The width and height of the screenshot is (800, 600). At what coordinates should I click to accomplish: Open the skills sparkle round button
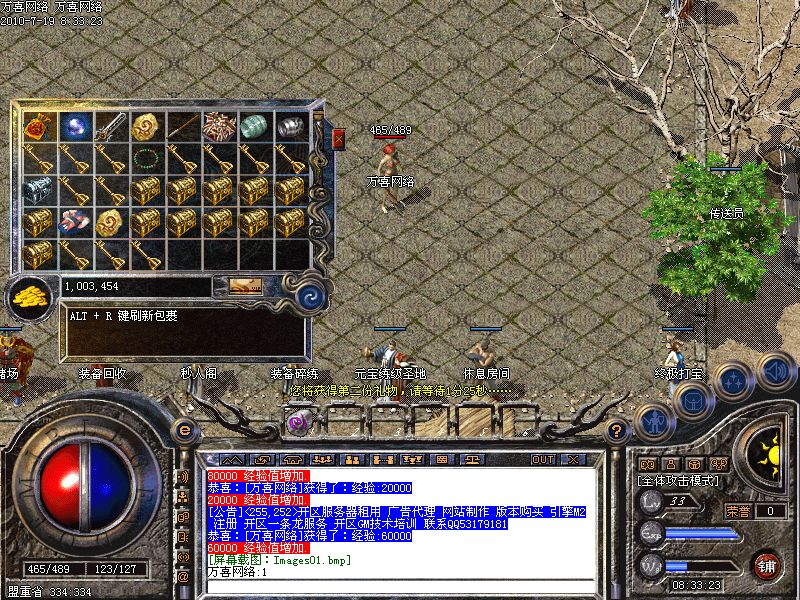click(x=734, y=380)
